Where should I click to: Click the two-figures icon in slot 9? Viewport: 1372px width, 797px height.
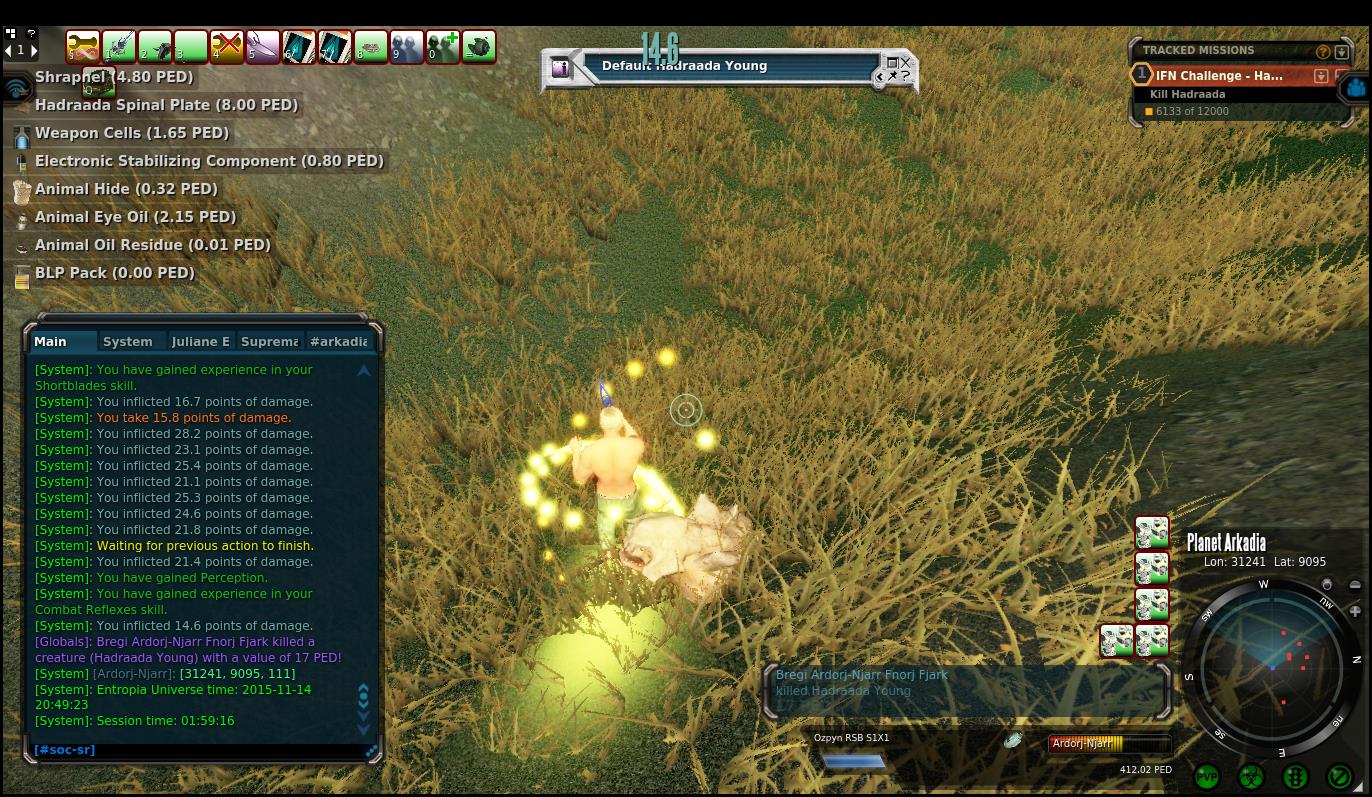point(407,46)
